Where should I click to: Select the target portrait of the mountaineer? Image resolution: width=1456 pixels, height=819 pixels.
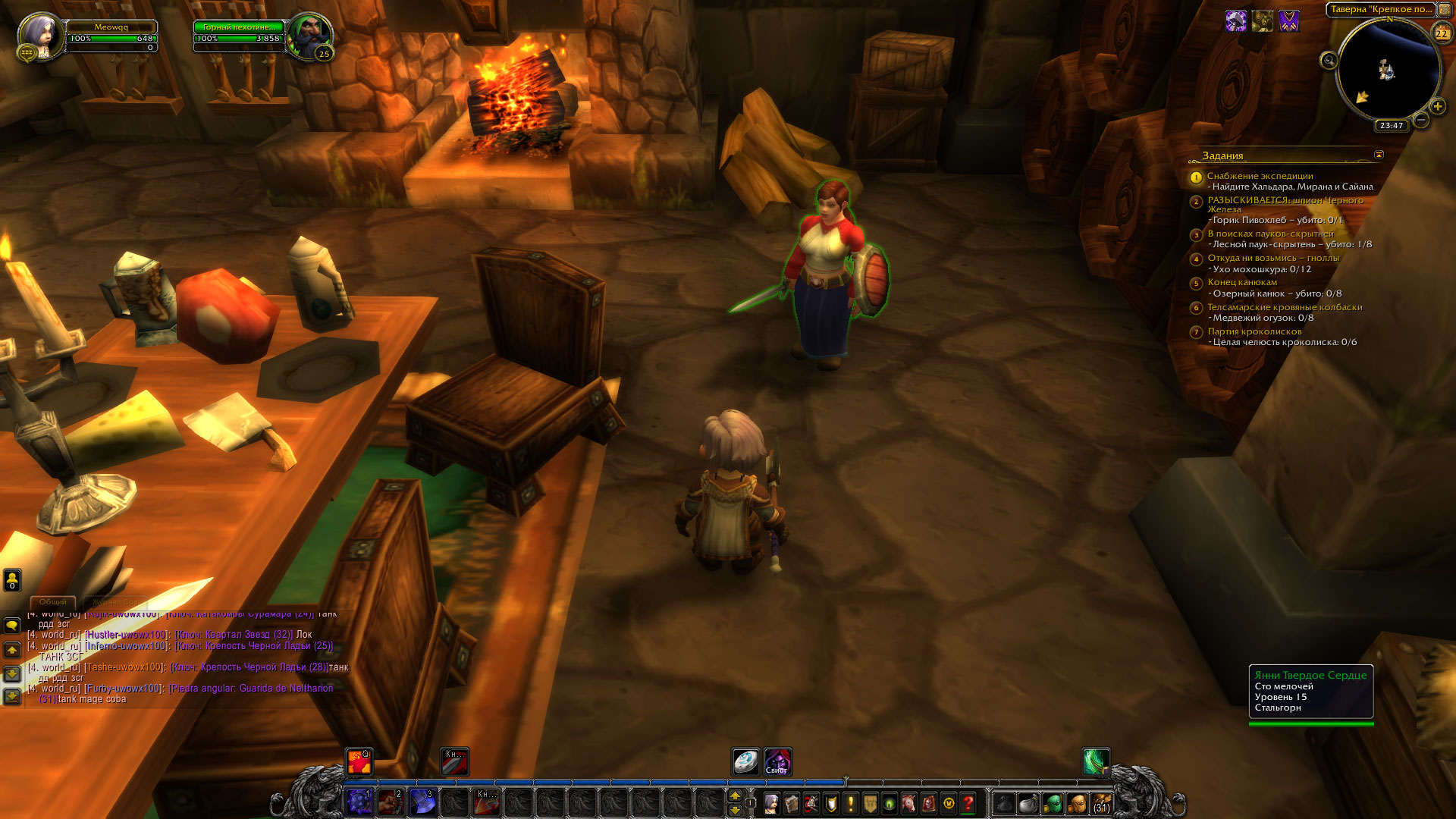point(309,35)
